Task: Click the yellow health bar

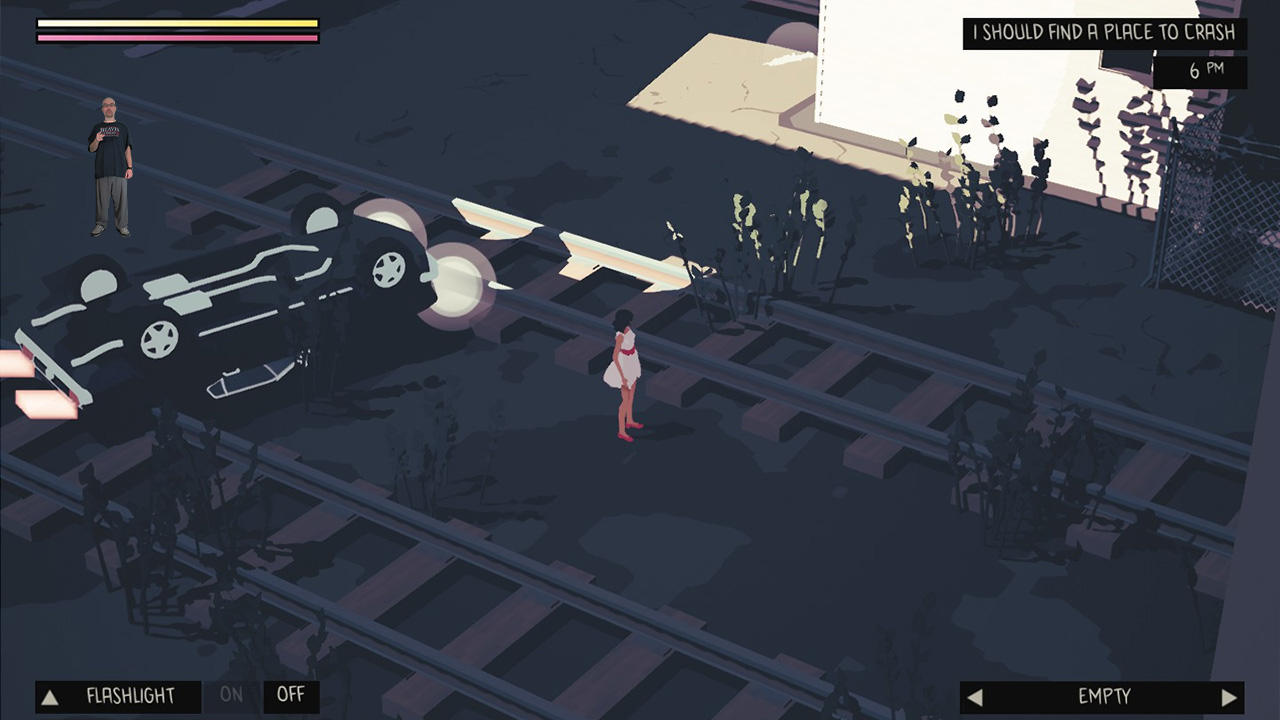Action: pyautogui.click(x=175, y=22)
